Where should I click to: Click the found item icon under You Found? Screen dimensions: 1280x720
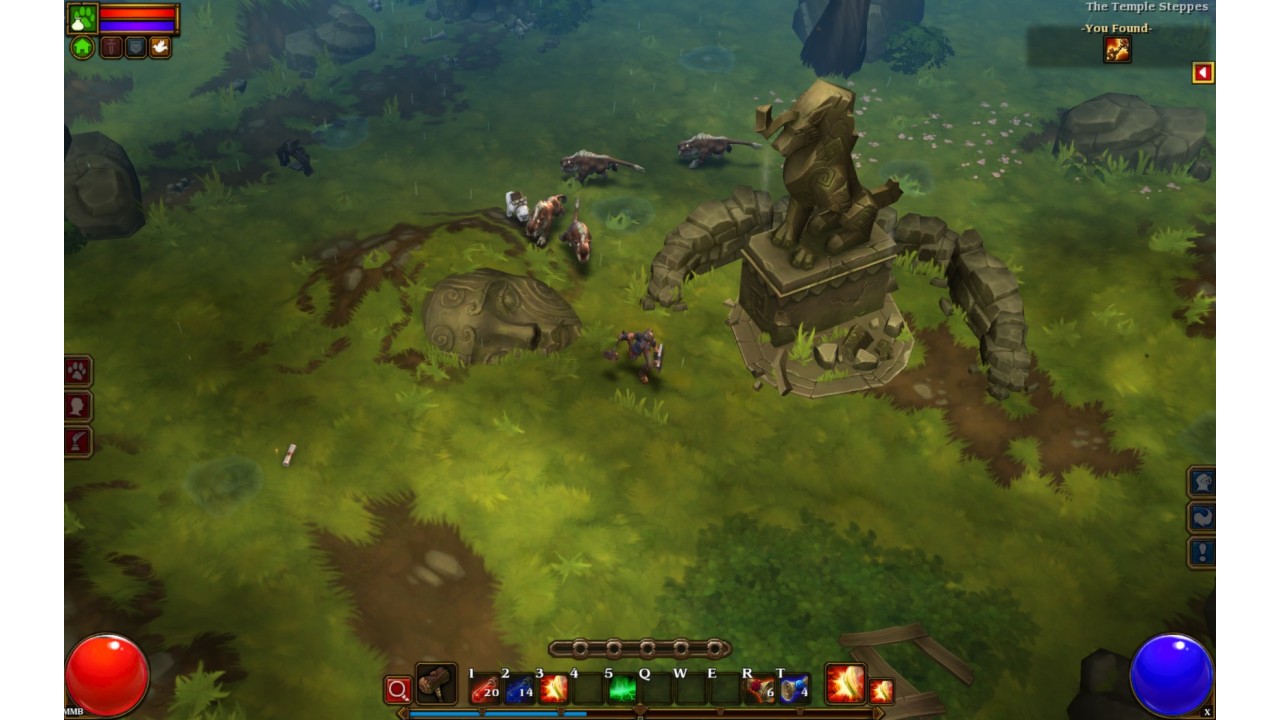coord(1117,48)
